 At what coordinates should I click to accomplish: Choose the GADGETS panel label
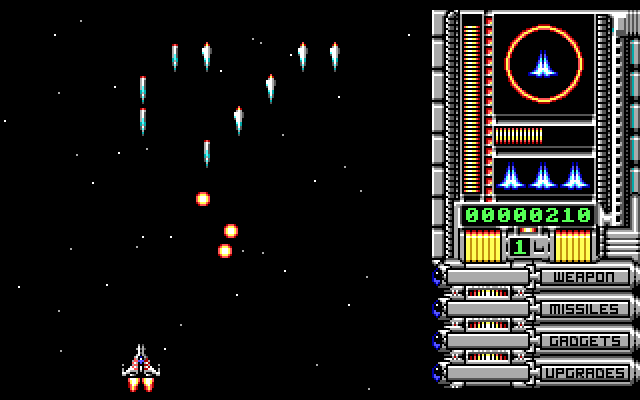[586, 341]
